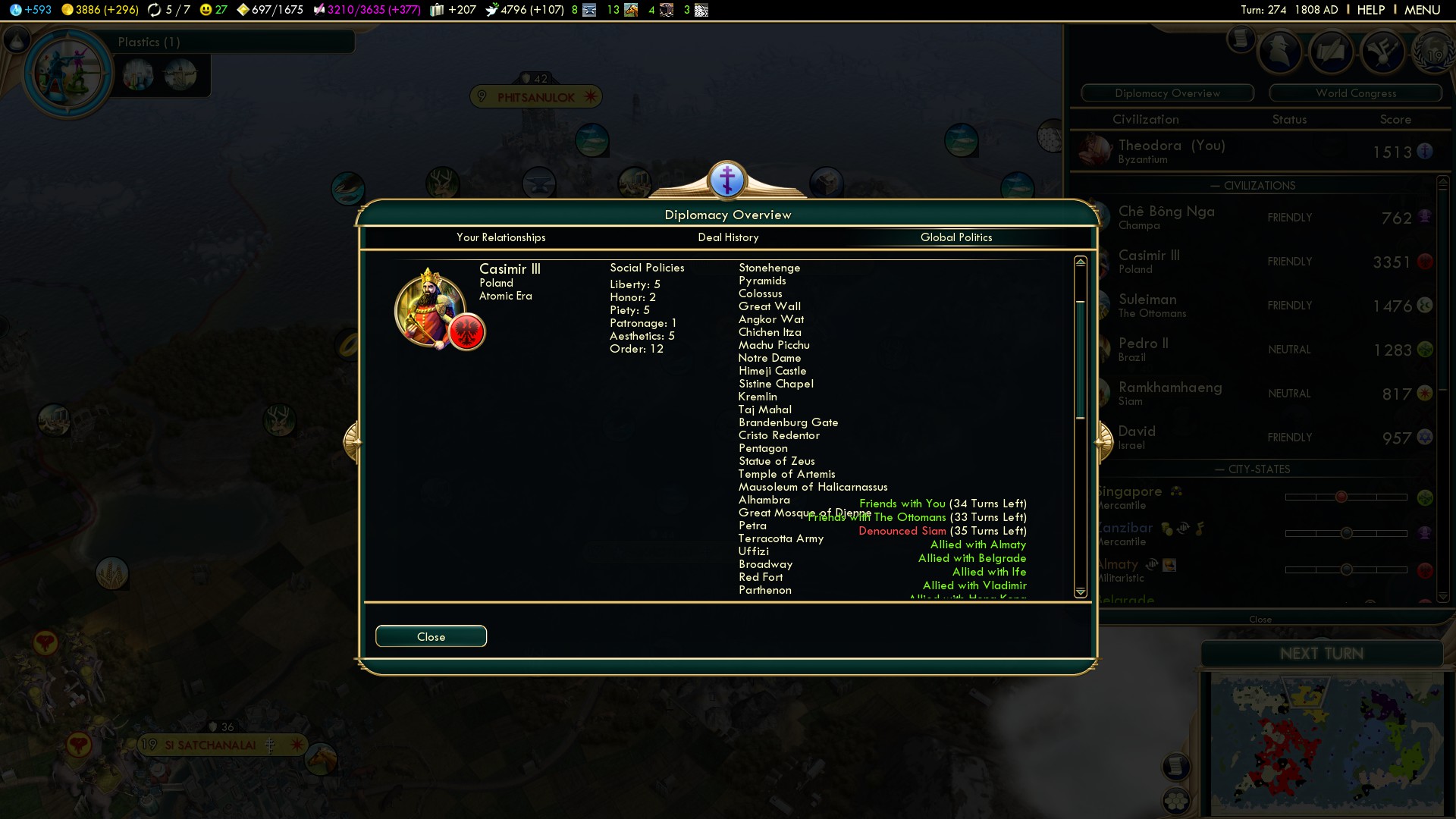This screenshot has width=1456, height=819.
Task: Click the Diplomacy Overview side button
Action: [x=1167, y=93]
